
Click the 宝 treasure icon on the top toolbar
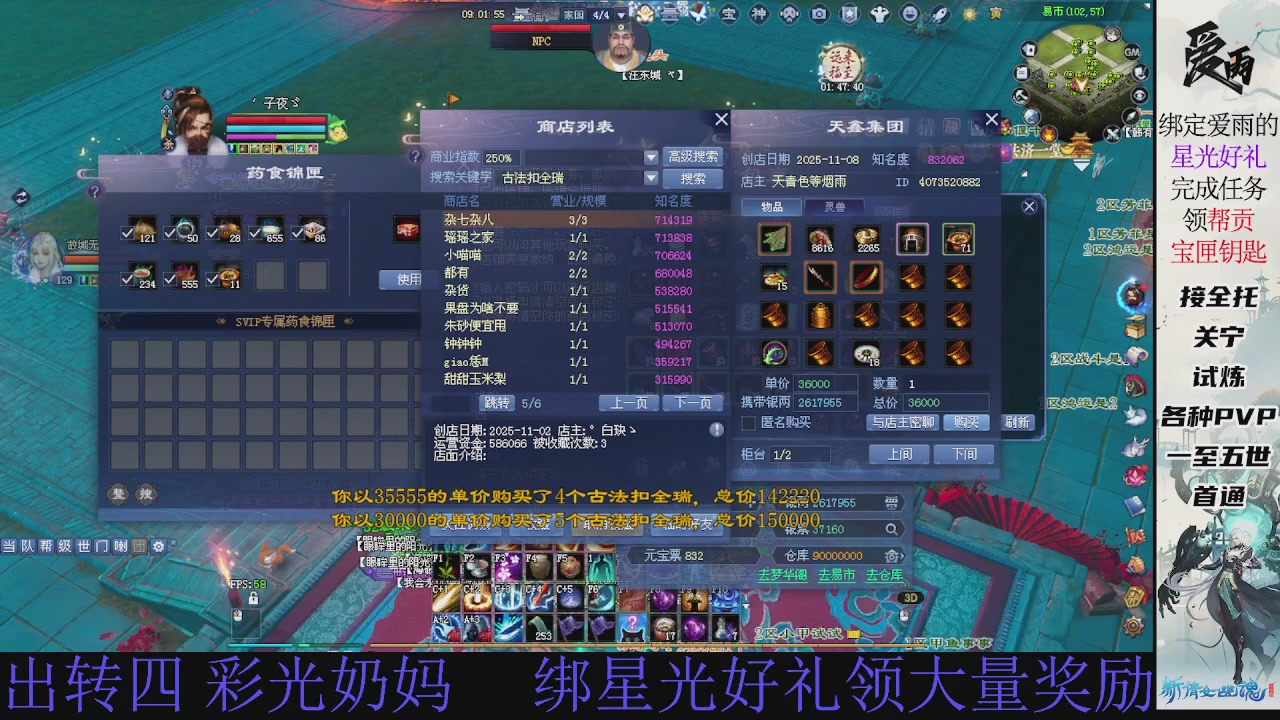pos(729,15)
